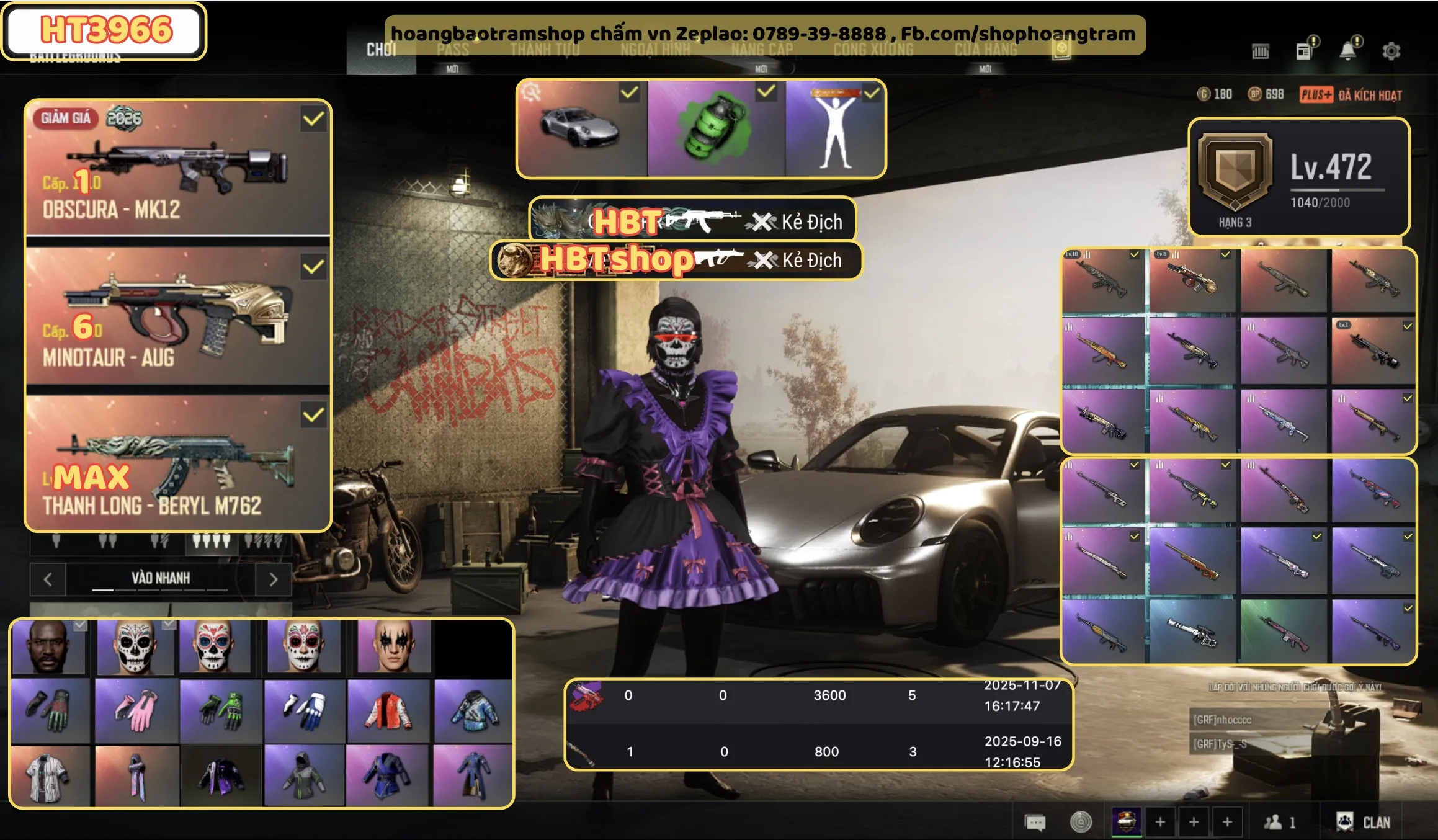Choose the white figure emote item
The height and width of the screenshot is (840, 1438).
[x=835, y=128]
